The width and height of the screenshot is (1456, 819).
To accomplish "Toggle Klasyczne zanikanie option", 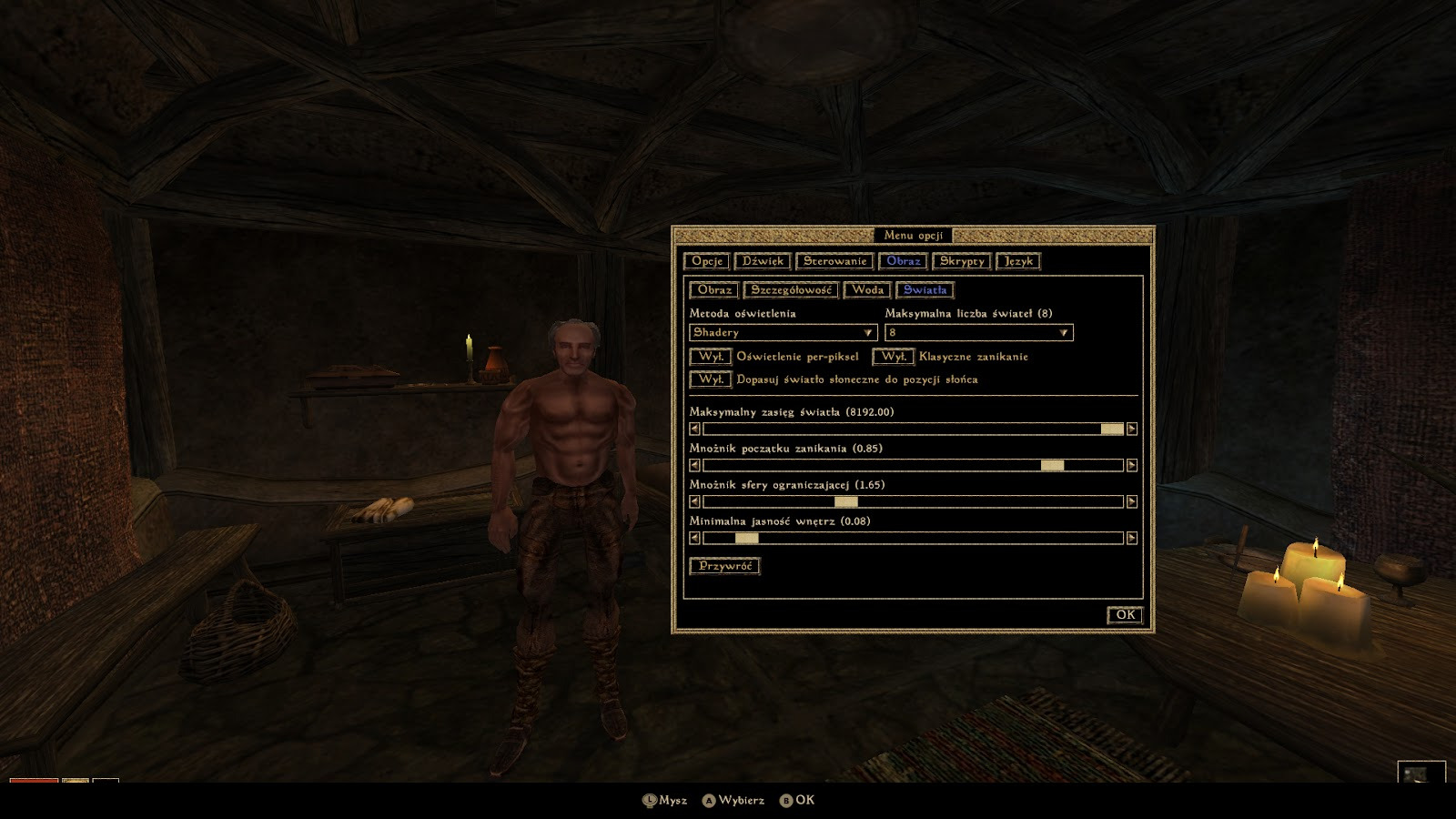I will click(893, 357).
